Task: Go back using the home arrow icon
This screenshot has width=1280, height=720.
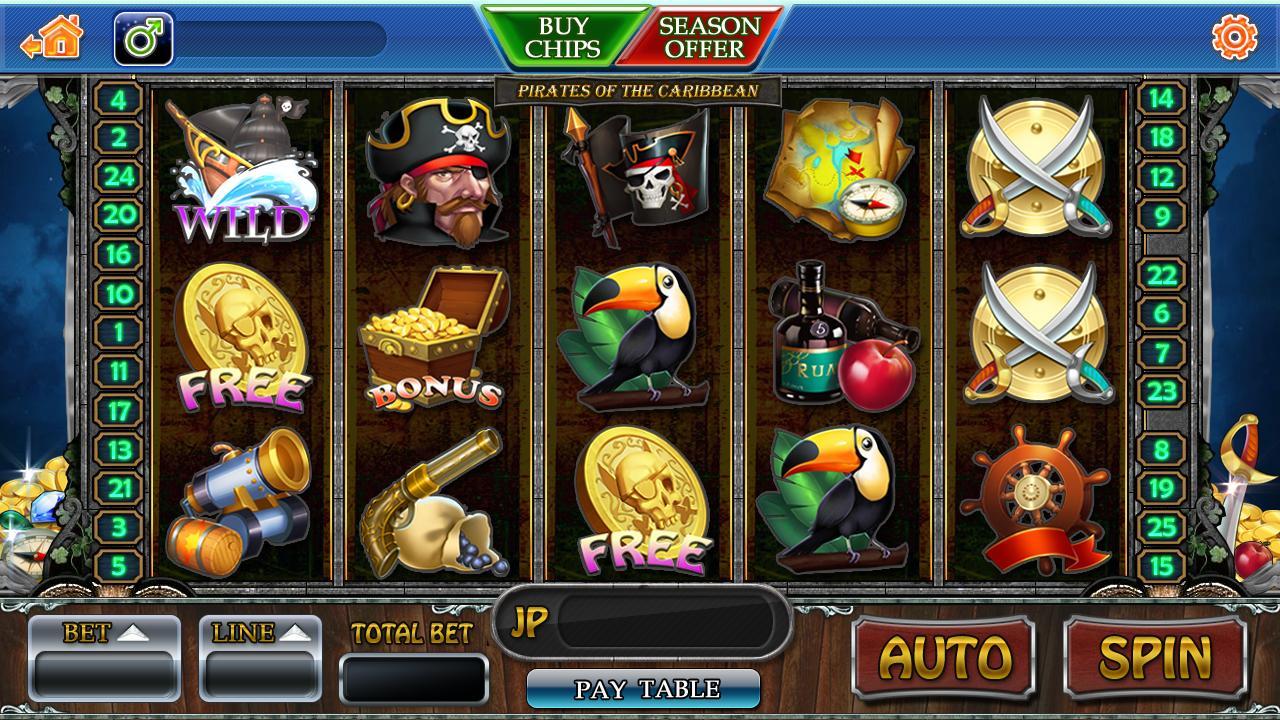Action: tap(52, 39)
